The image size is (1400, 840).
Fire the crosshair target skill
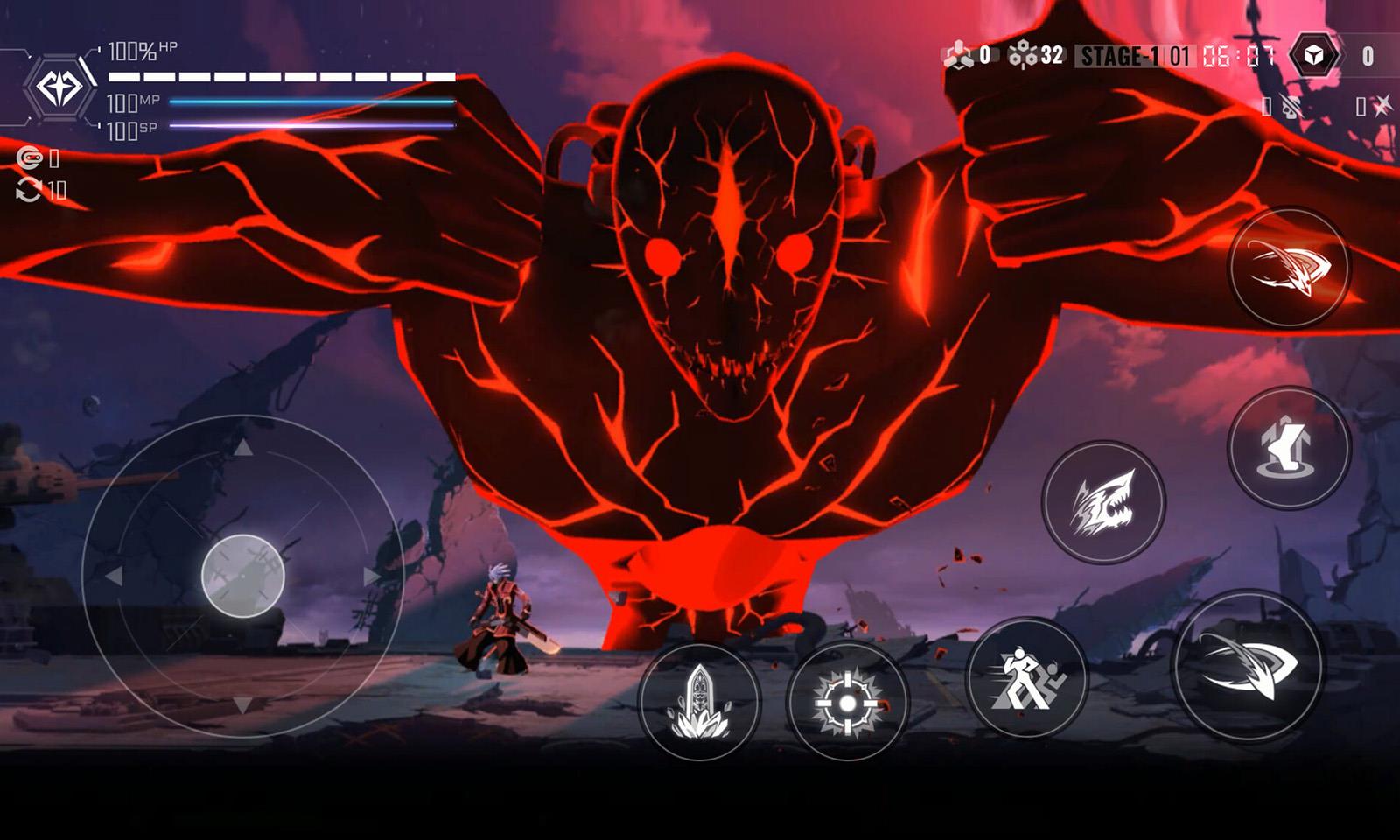tap(847, 702)
